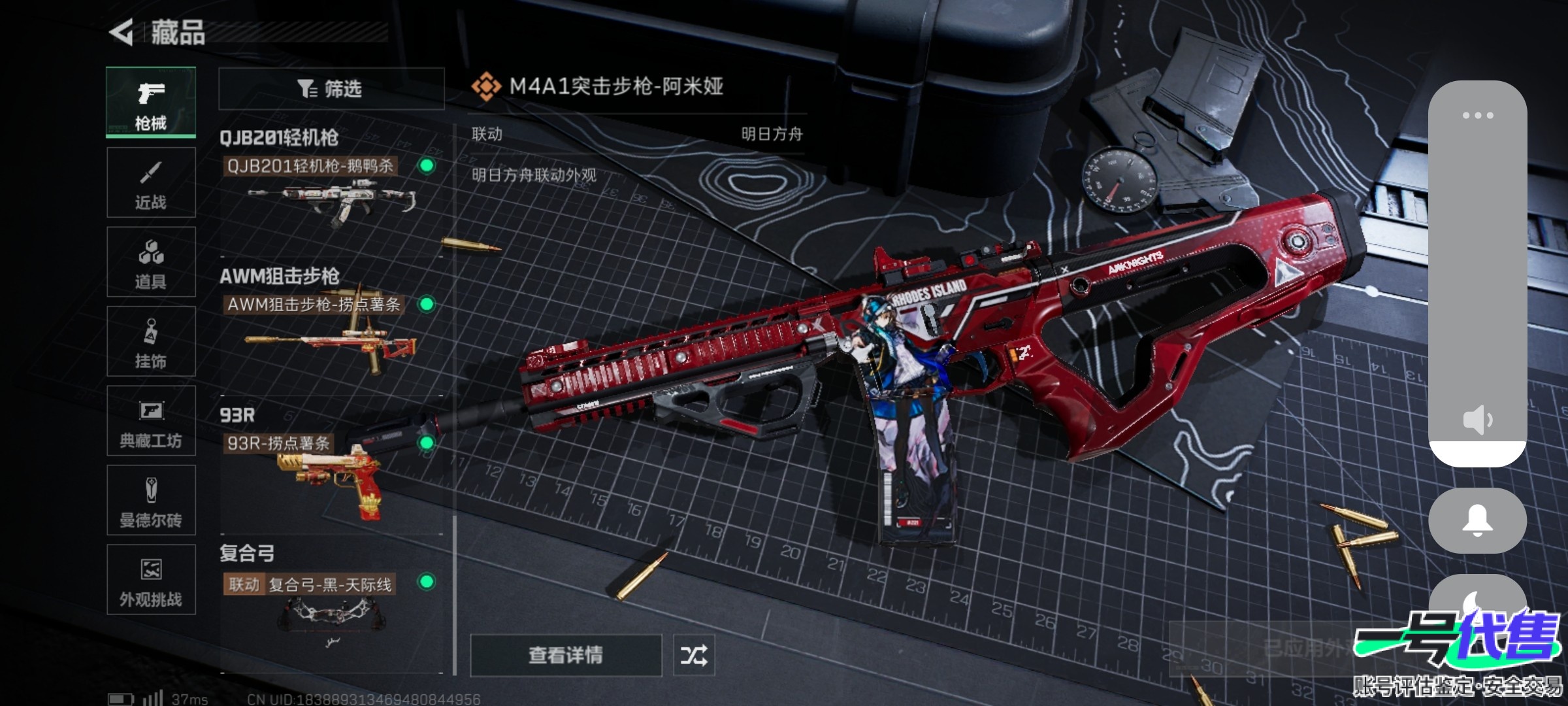Tap the bell notification button

pyautogui.click(x=1477, y=521)
